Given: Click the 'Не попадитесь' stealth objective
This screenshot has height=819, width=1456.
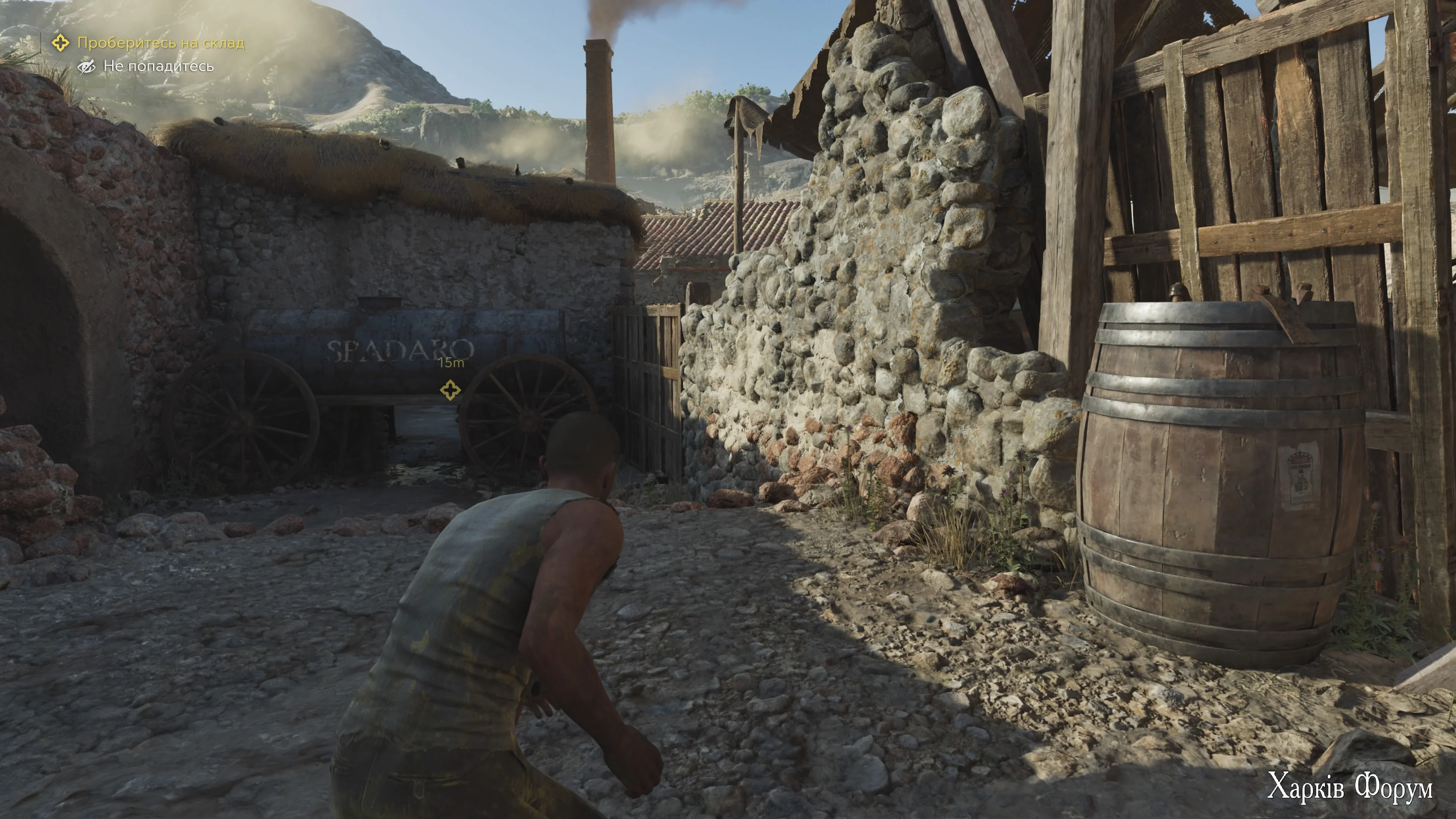Looking at the screenshot, I should coord(158,67).
